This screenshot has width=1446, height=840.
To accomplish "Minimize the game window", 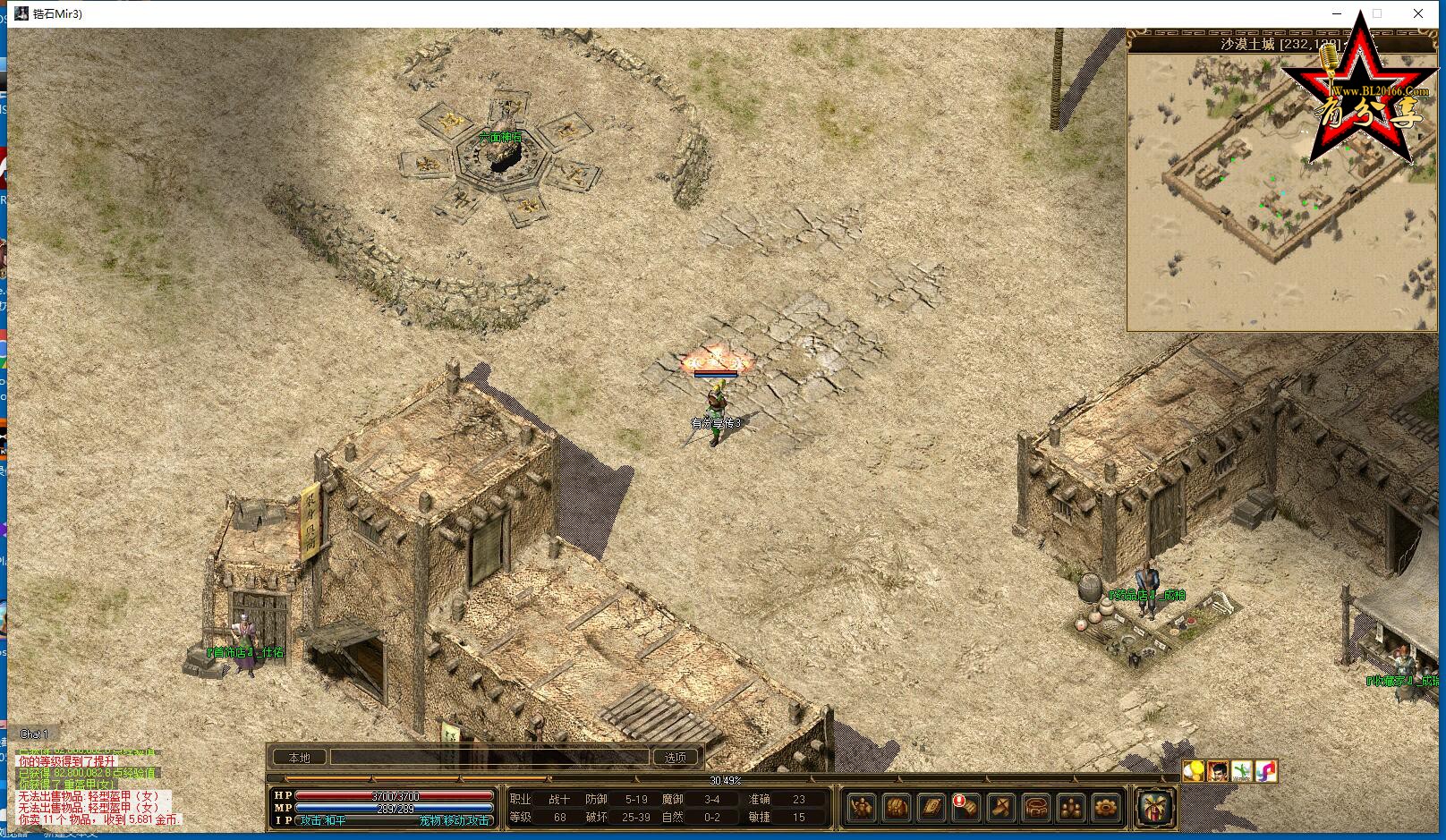I will pos(1338,14).
